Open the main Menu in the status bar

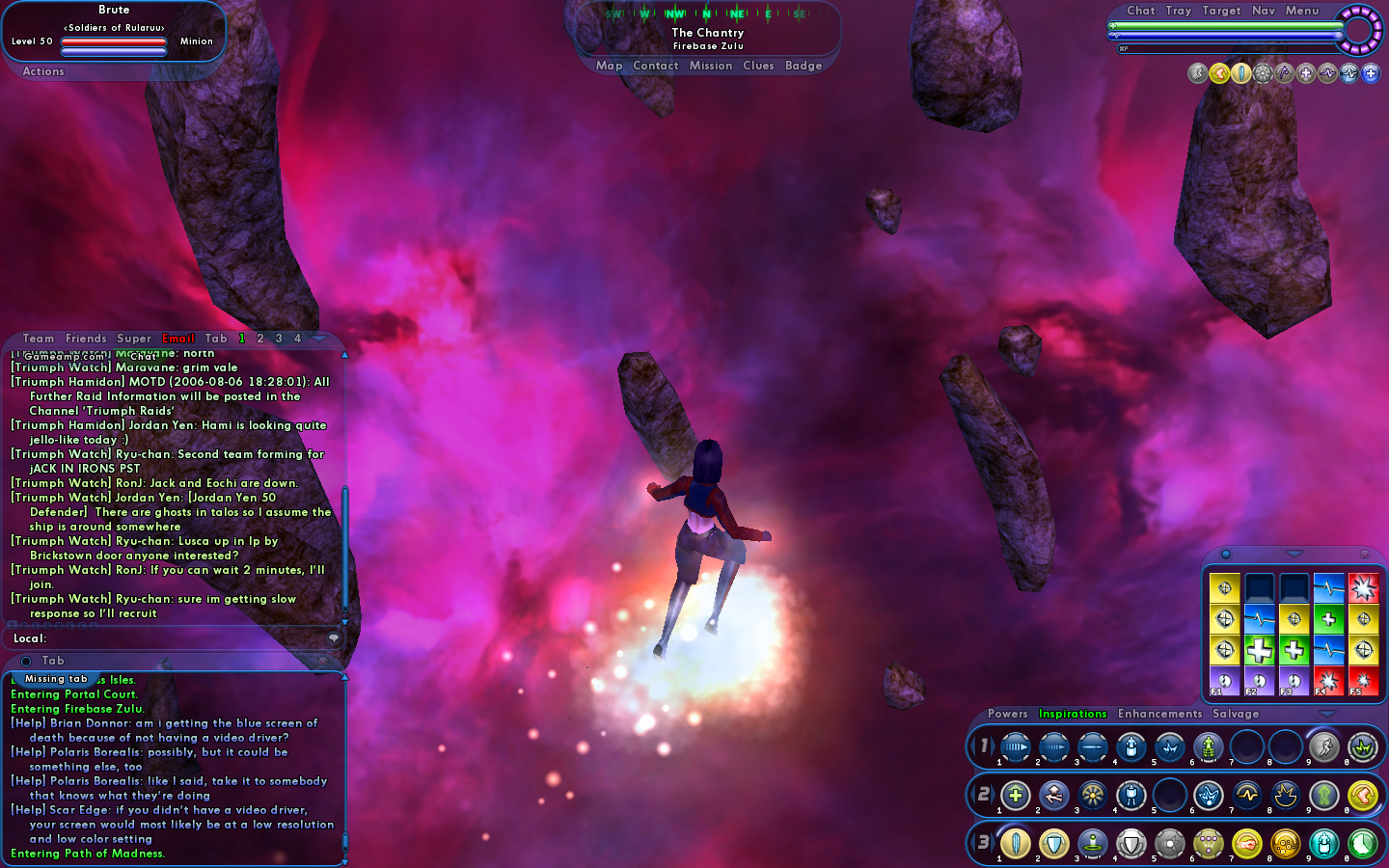[1302, 11]
